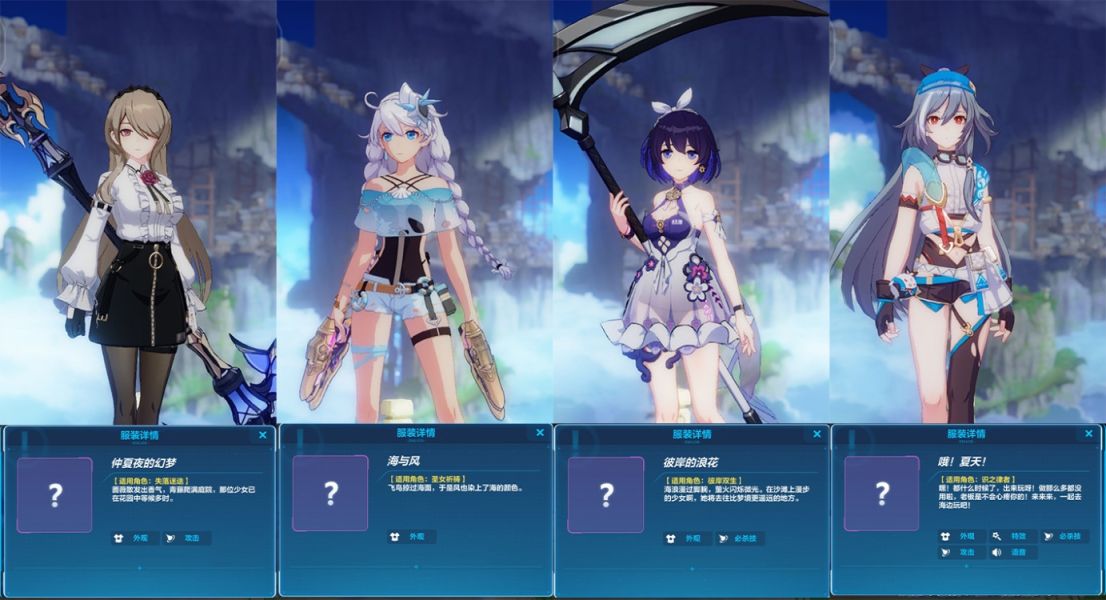Close the 彼岸的浪花 outfit details panel
The width and height of the screenshot is (1106, 600).
816,433
